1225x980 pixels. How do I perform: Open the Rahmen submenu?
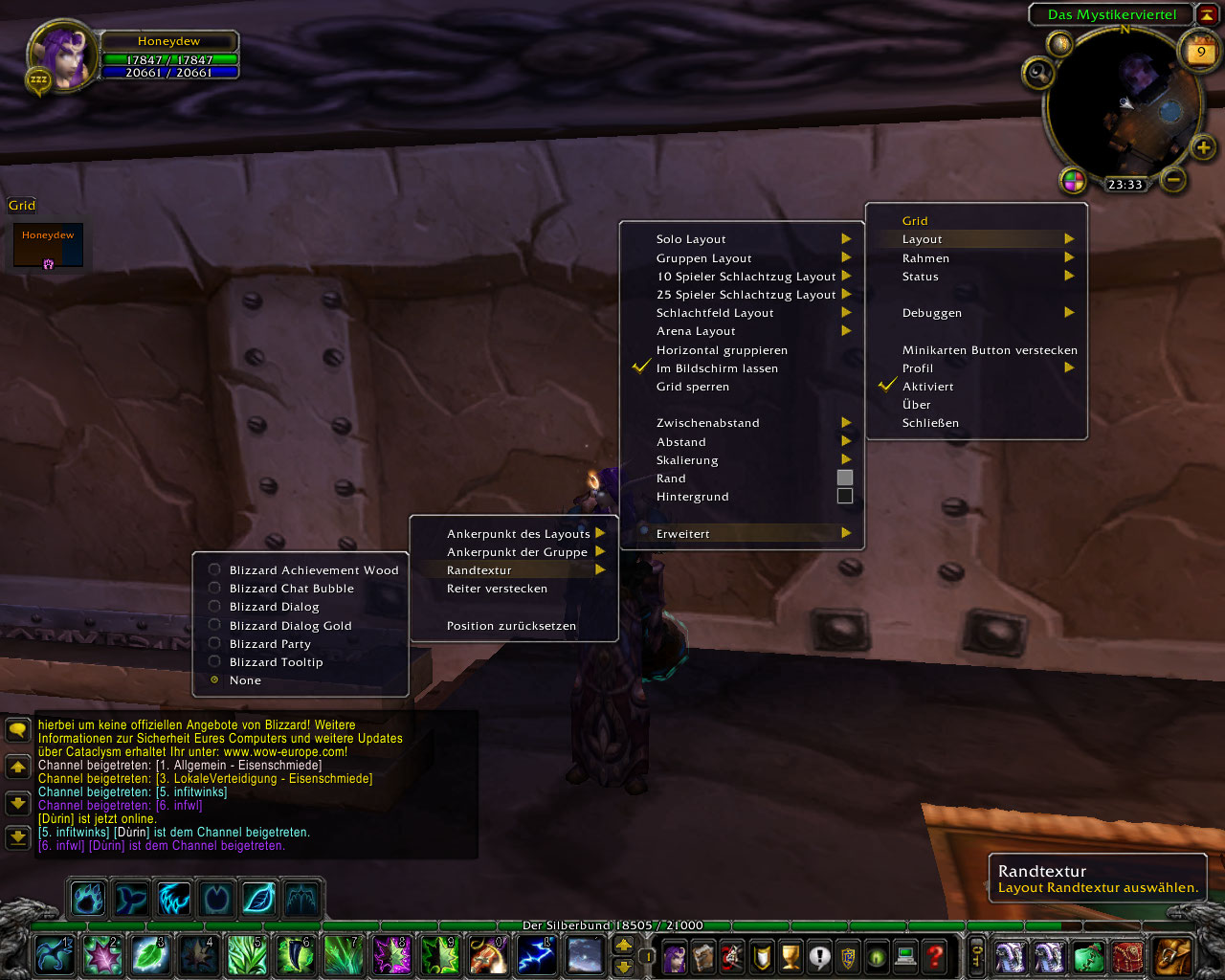pos(926,258)
